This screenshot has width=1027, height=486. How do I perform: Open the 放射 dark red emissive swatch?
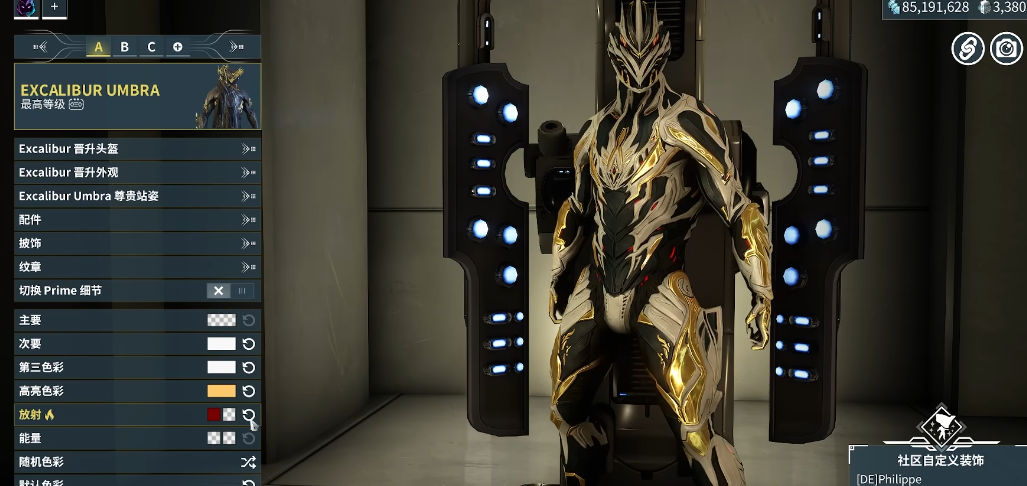214,414
